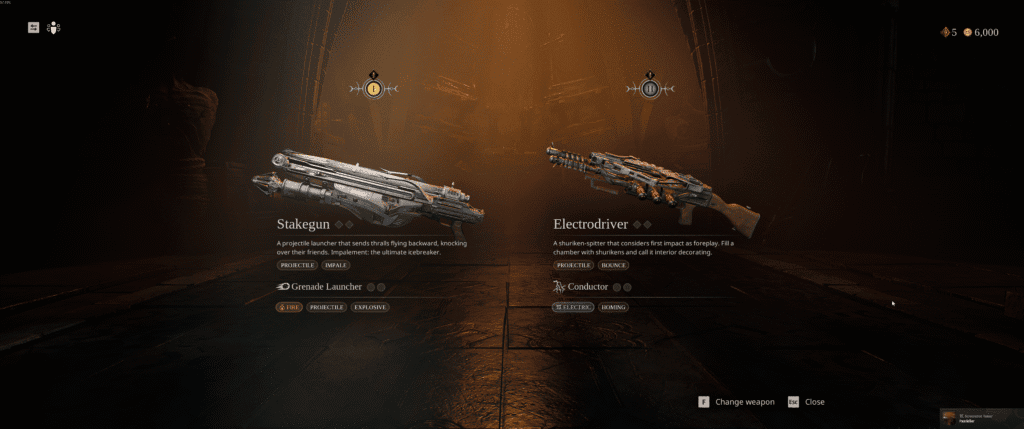Click the EXPLOSIVE tag under Grenade Launcher
This screenshot has width=1024, height=429.
[x=369, y=307]
